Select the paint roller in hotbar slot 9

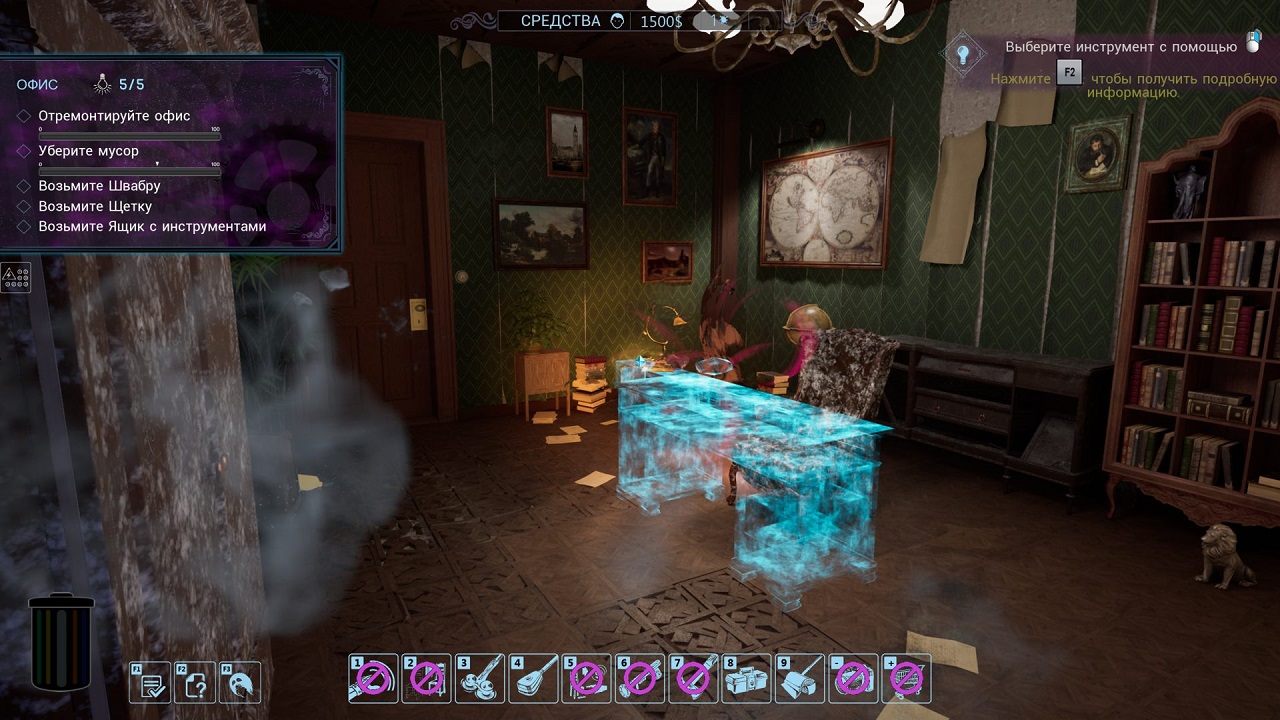[800, 679]
